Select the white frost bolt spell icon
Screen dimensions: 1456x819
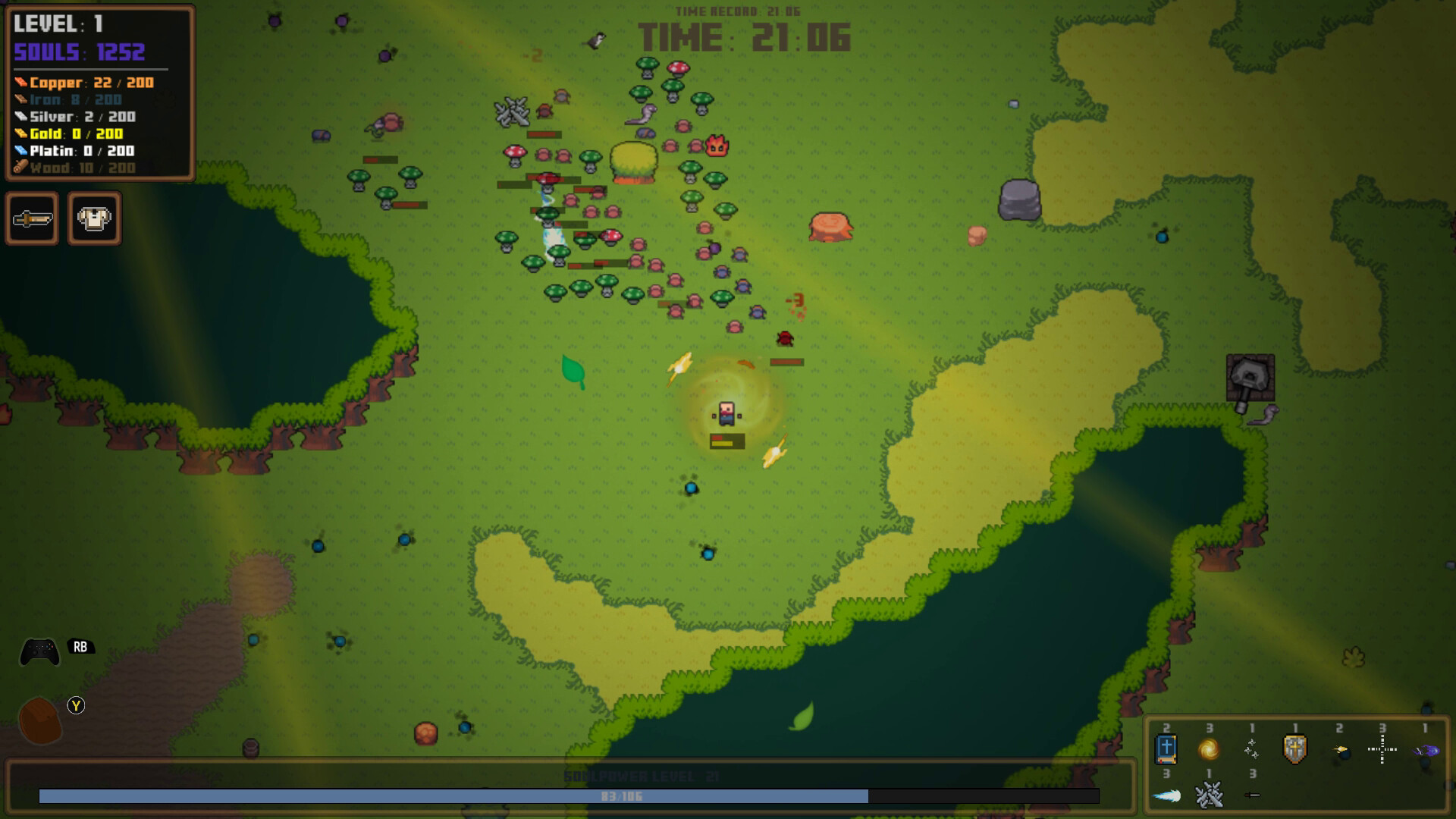coord(1167,796)
